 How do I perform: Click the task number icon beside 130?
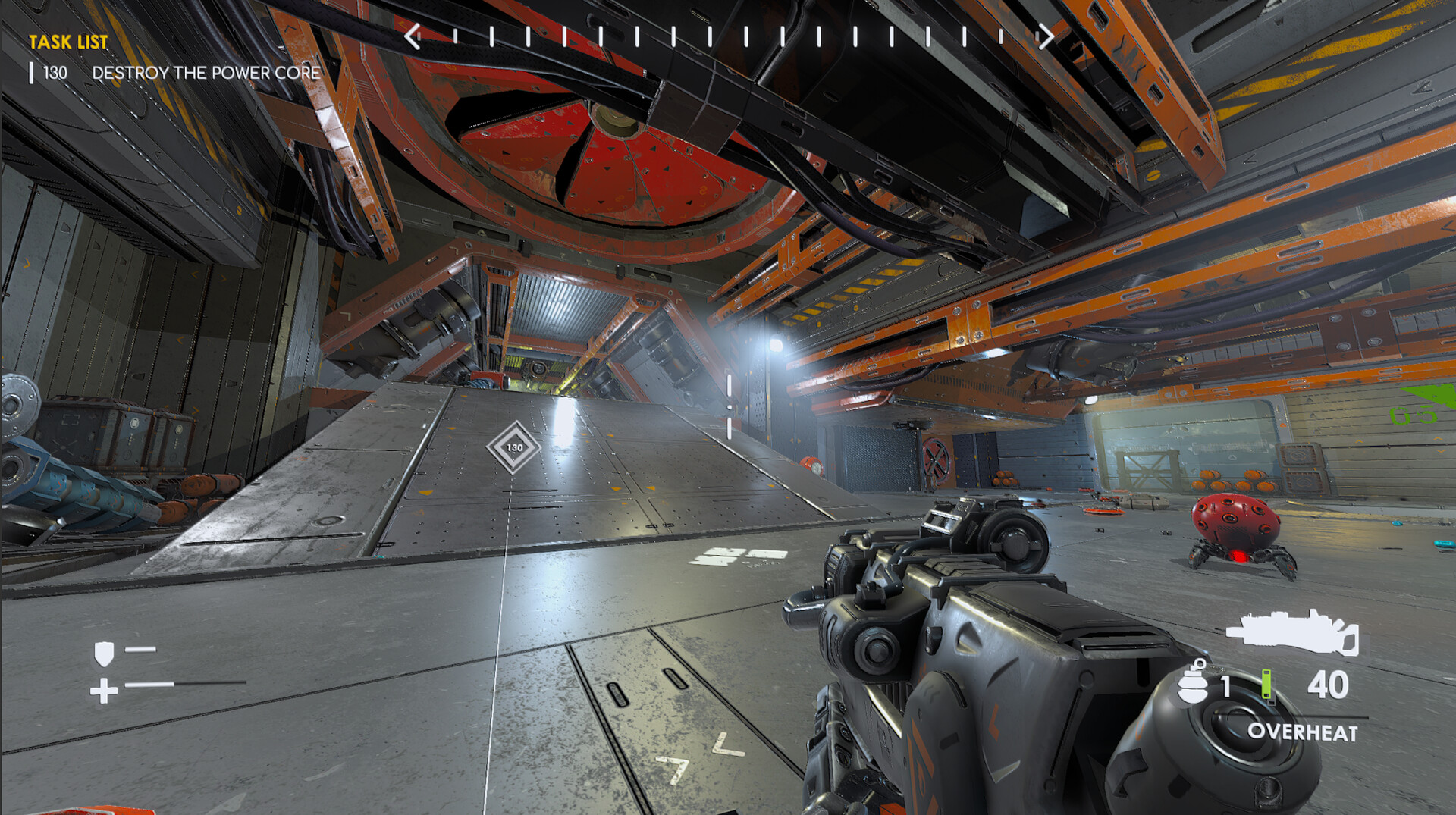pos(32,72)
